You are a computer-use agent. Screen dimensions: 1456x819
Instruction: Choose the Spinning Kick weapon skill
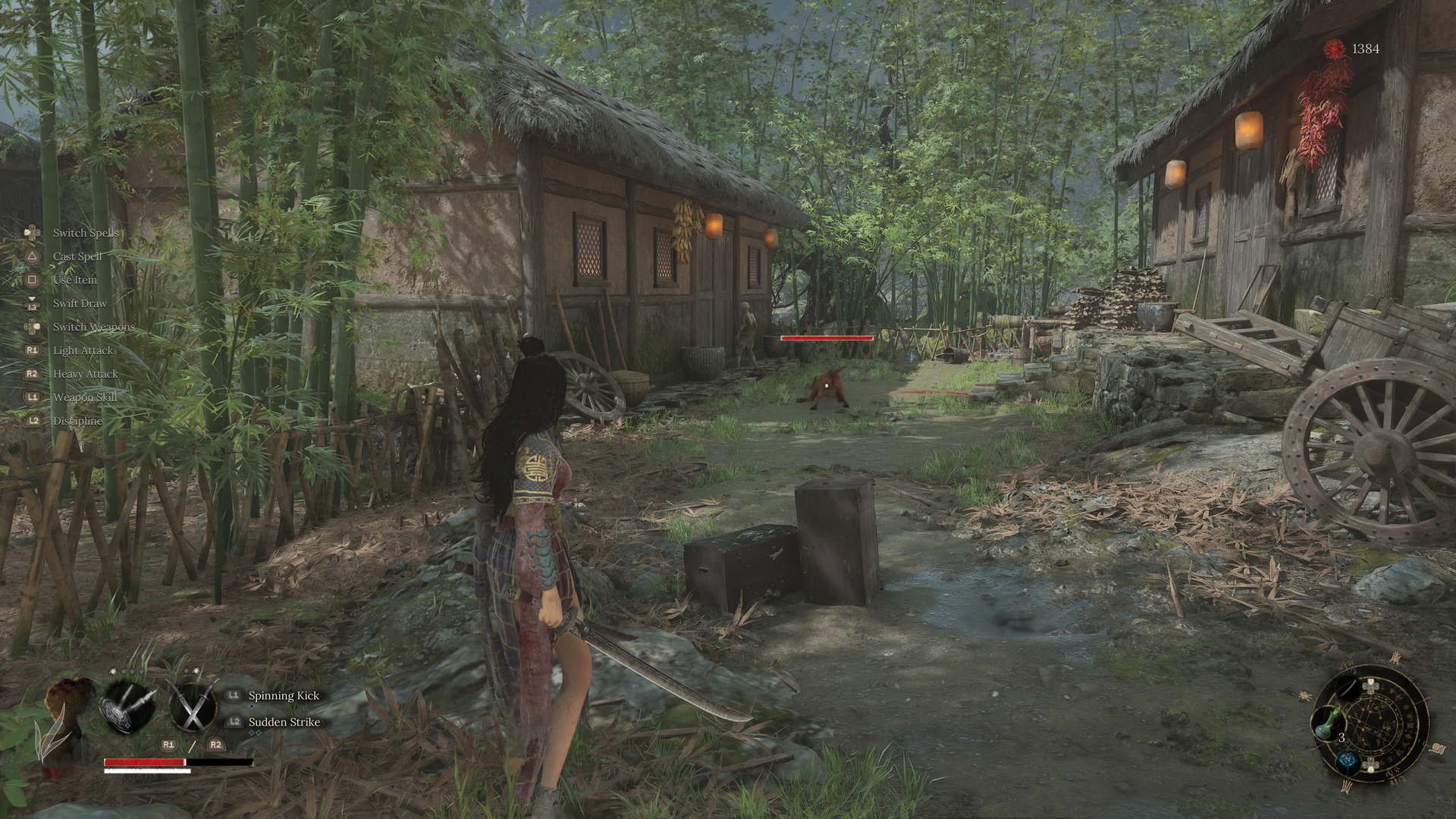[x=284, y=695]
